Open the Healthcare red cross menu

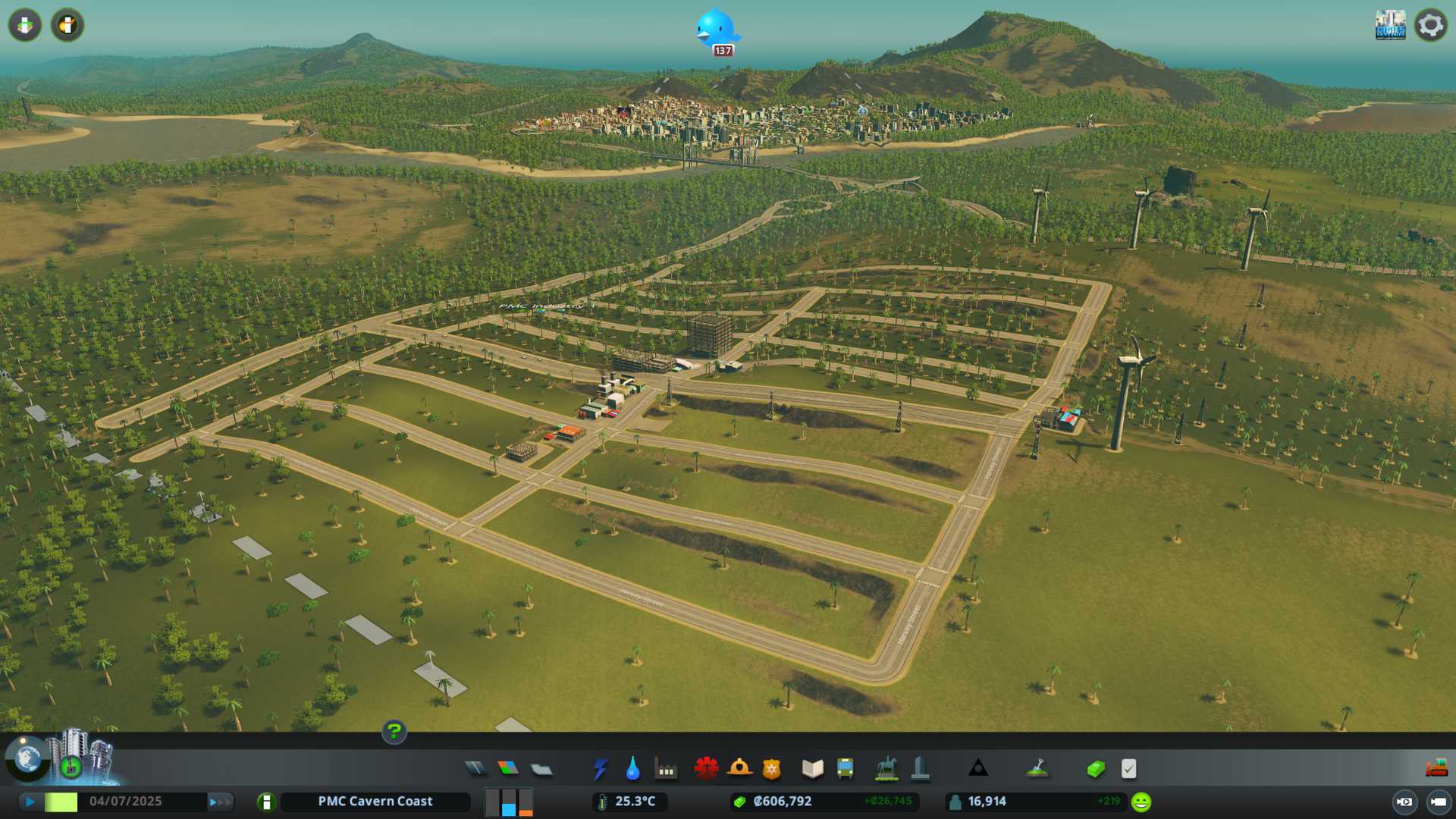point(706,769)
